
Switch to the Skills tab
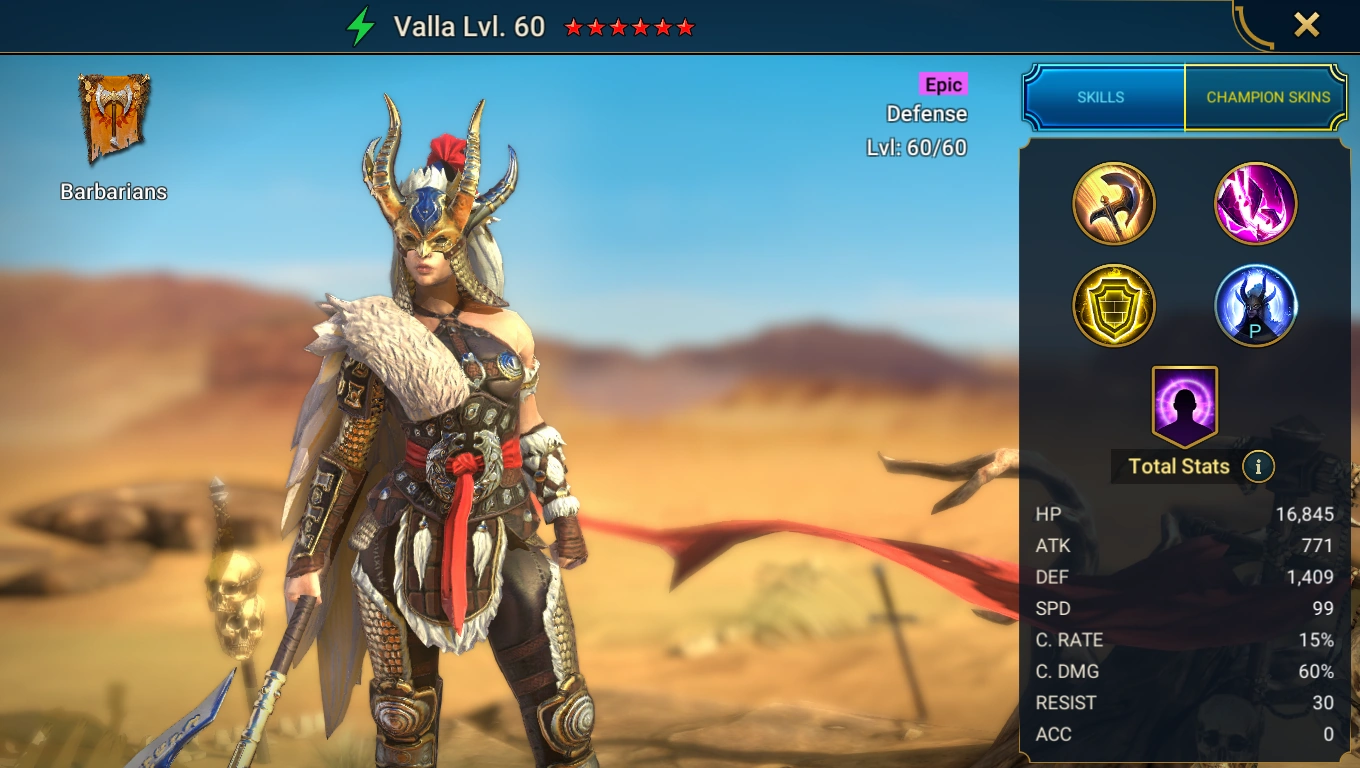(x=1101, y=97)
